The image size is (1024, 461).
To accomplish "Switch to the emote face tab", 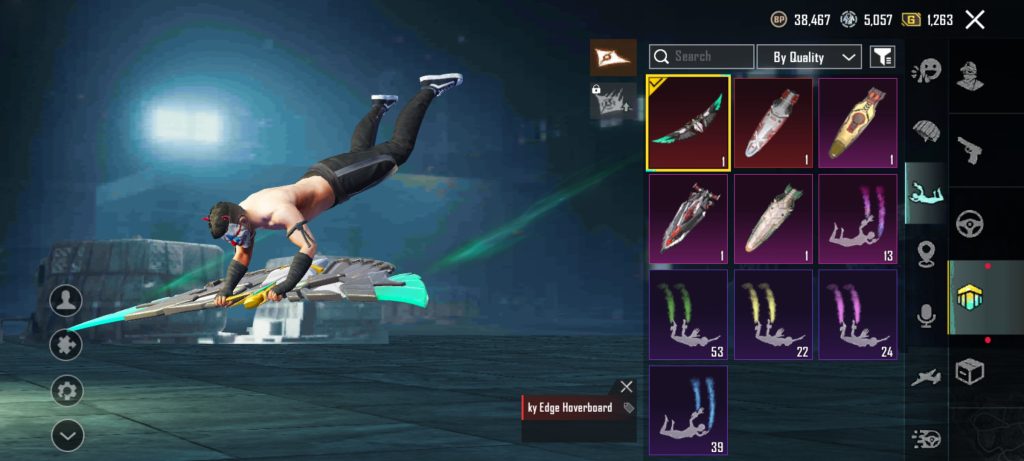I will click(x=927, y=70).
